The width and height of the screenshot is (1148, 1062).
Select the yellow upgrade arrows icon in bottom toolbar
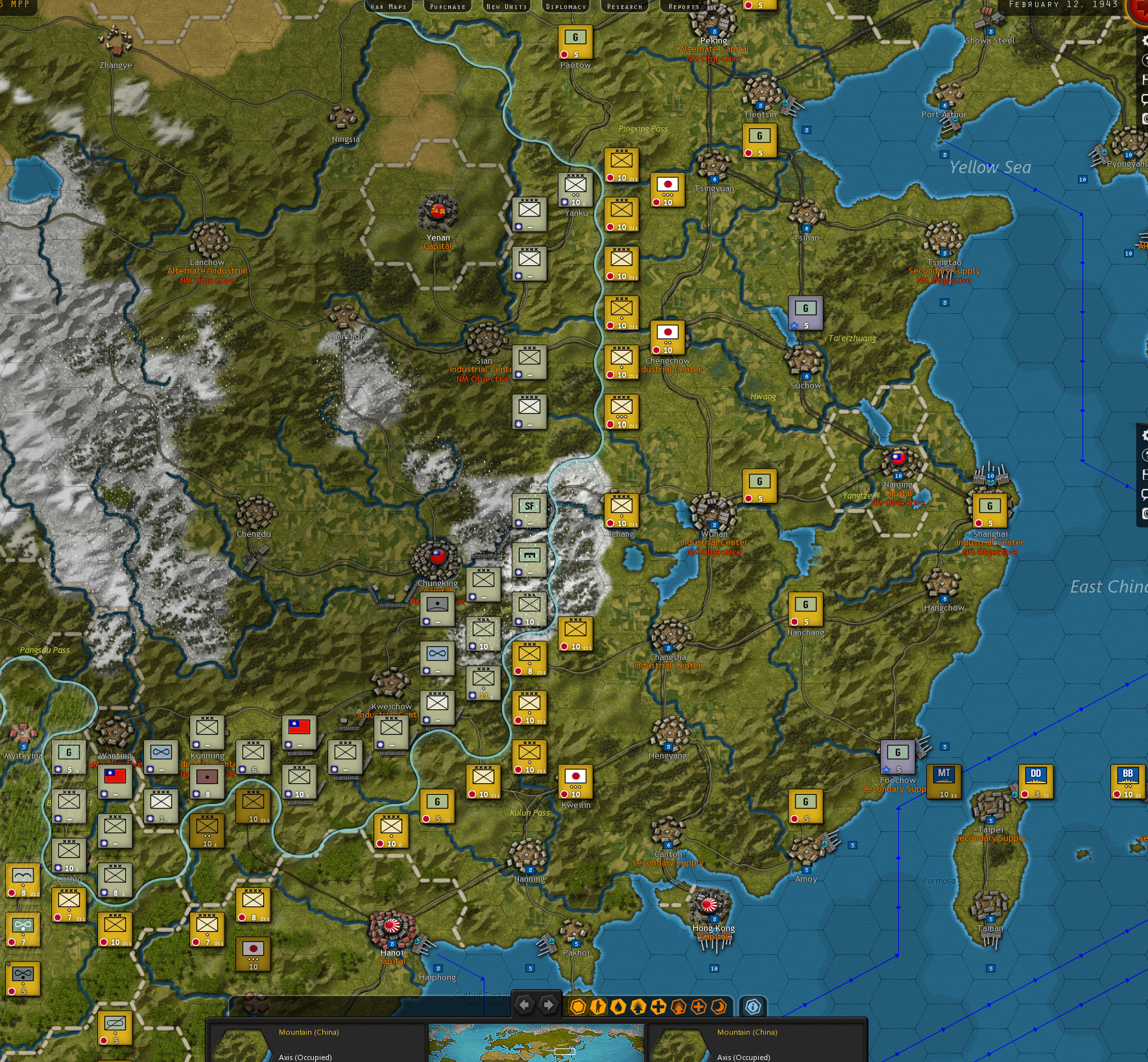[x=638, y=1006]
